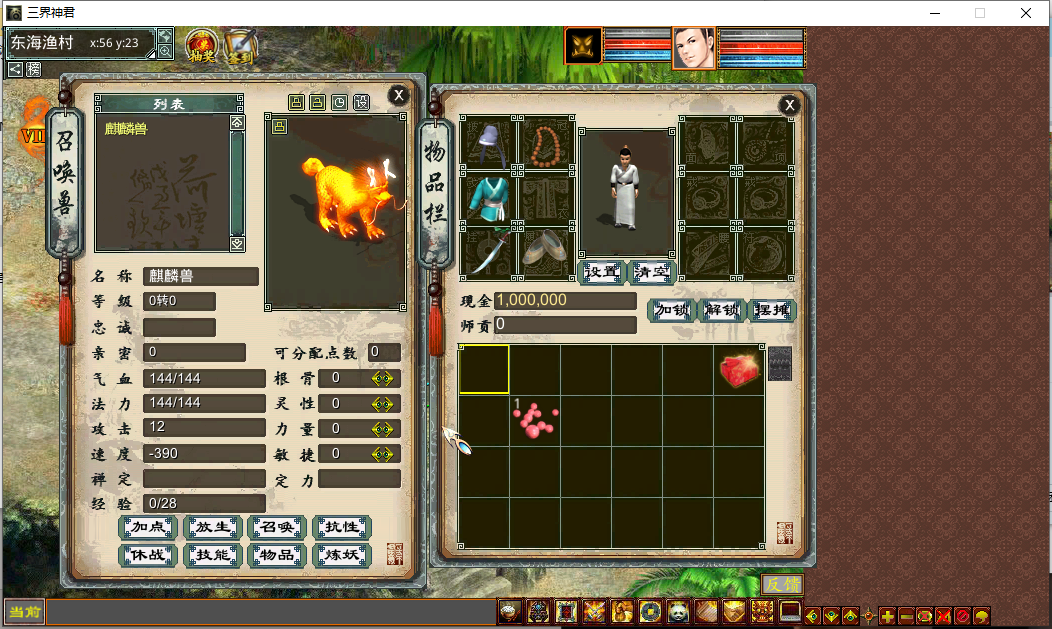The image size is (1052, 629).
Task: Minimize the game window
Action: (x=934, y=13)
